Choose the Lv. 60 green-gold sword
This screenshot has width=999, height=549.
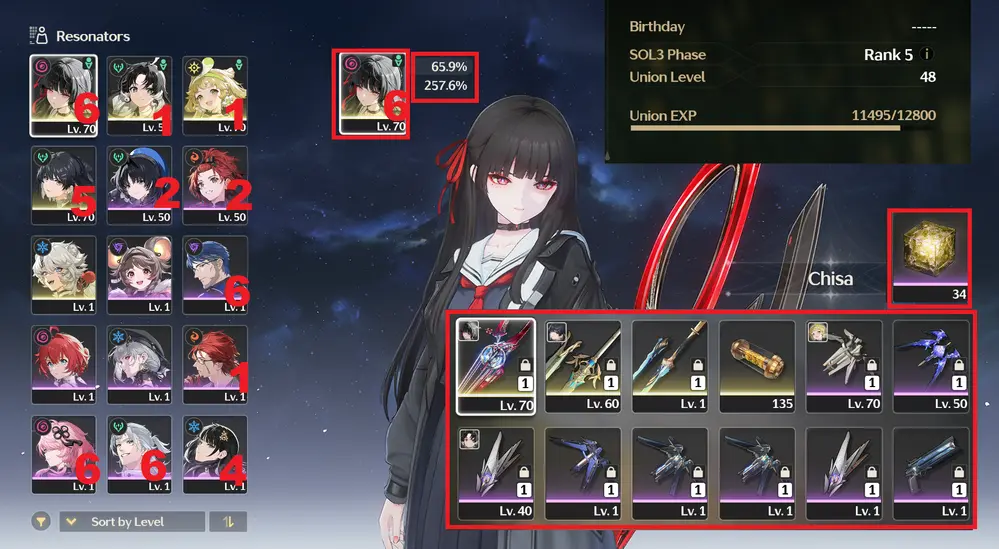point(583,366)
